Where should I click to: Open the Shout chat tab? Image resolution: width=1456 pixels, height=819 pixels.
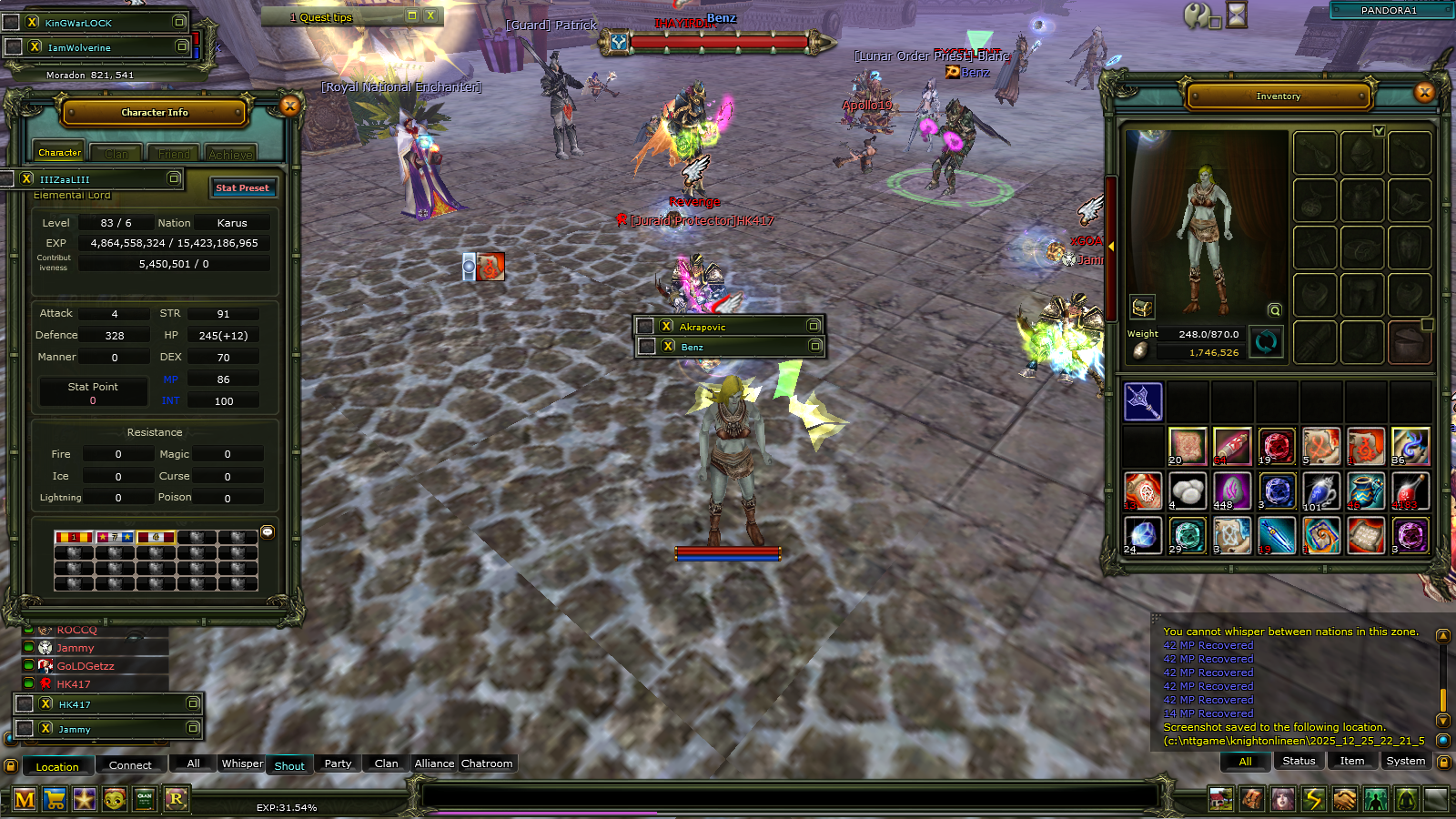(x=289, y=765)
